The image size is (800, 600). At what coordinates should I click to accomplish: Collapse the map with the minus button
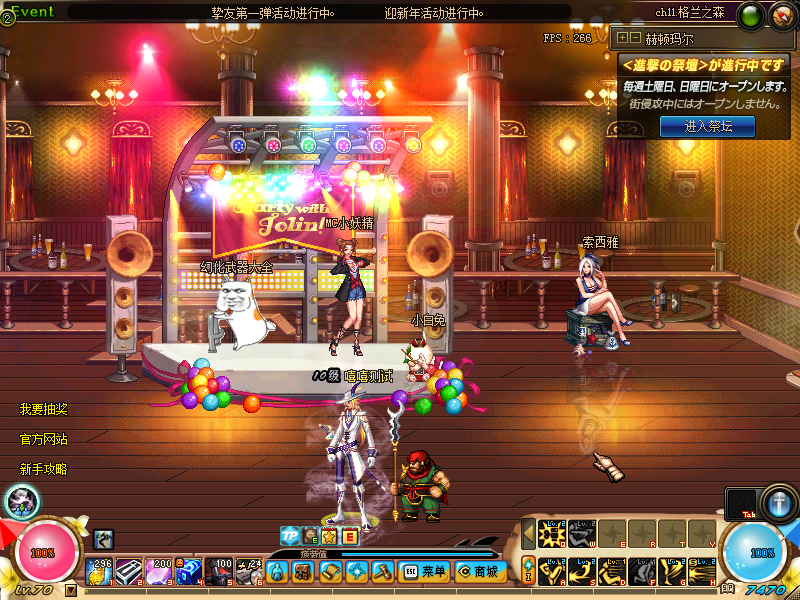coord(635,38)
